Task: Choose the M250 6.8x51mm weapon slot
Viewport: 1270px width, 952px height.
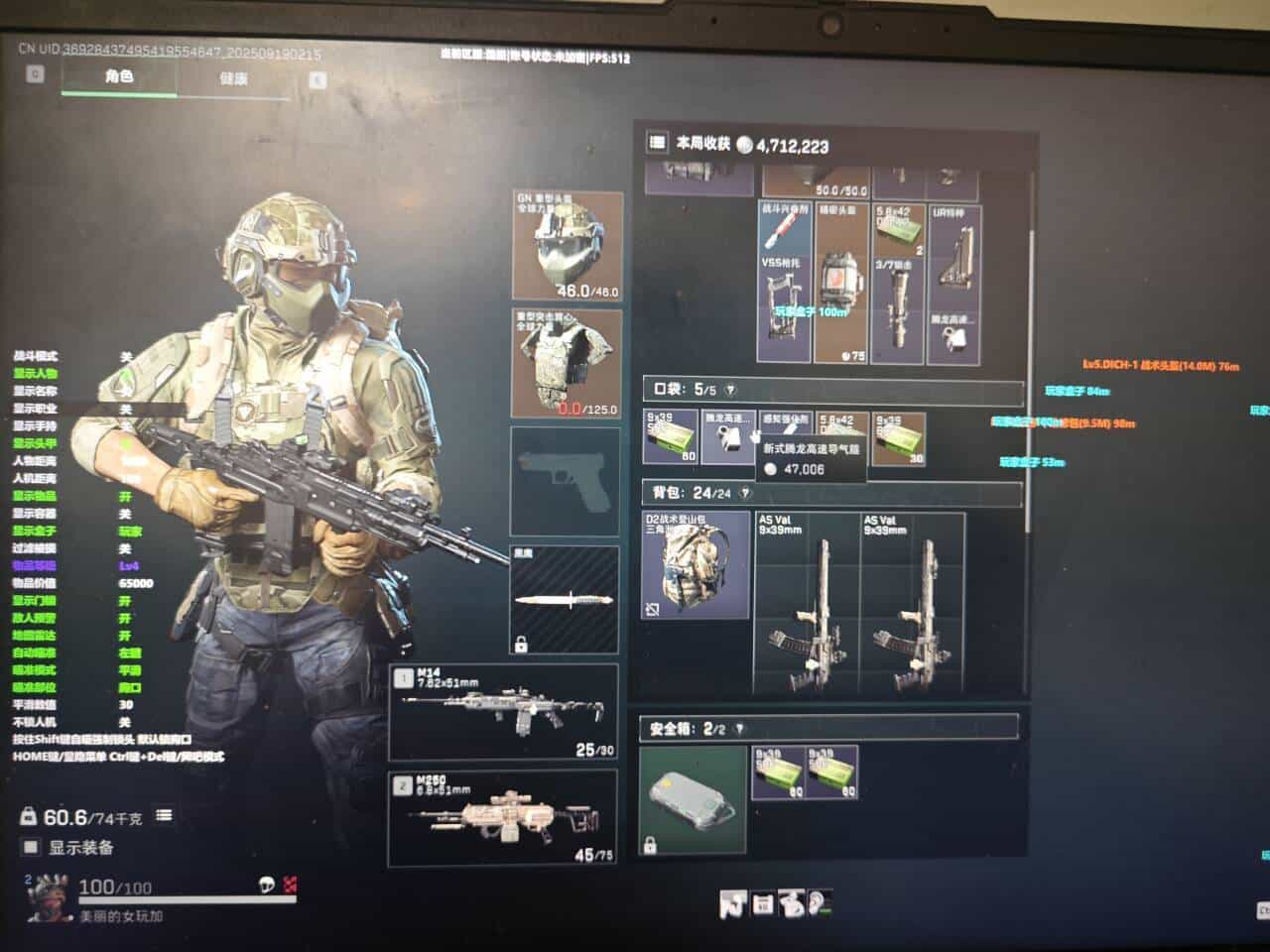Action: tap(504, 819)
